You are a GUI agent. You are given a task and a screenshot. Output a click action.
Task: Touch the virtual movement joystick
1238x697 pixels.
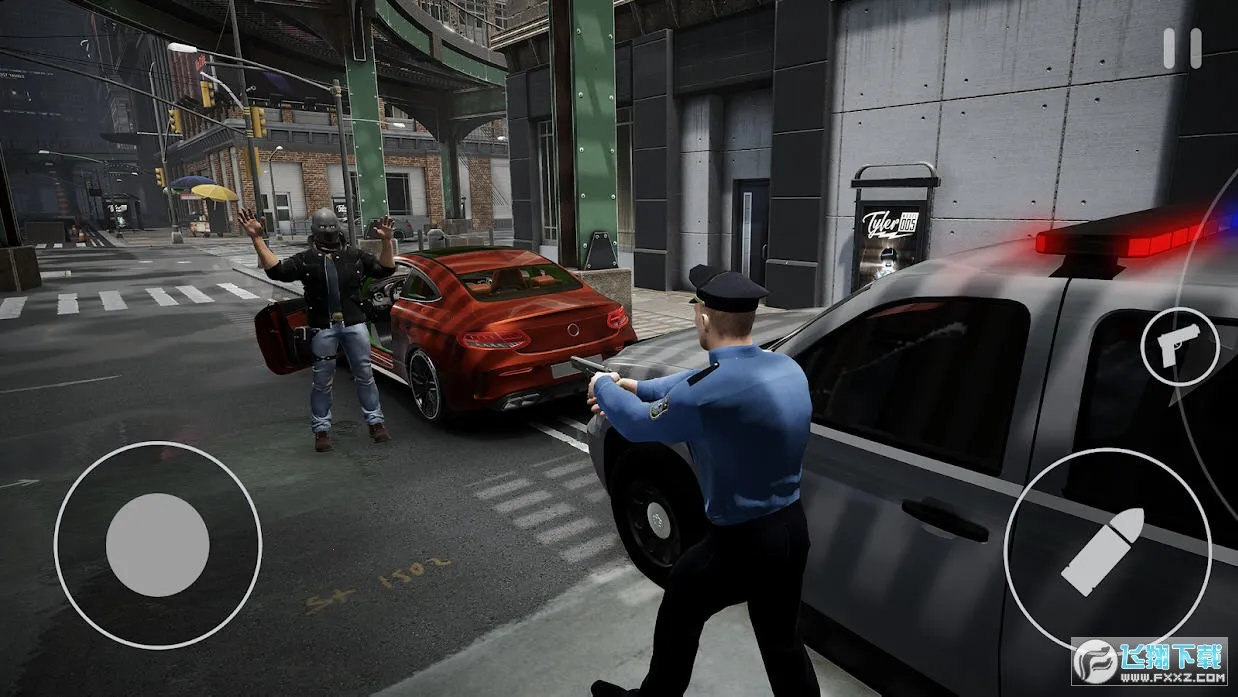tap(158, 545)
